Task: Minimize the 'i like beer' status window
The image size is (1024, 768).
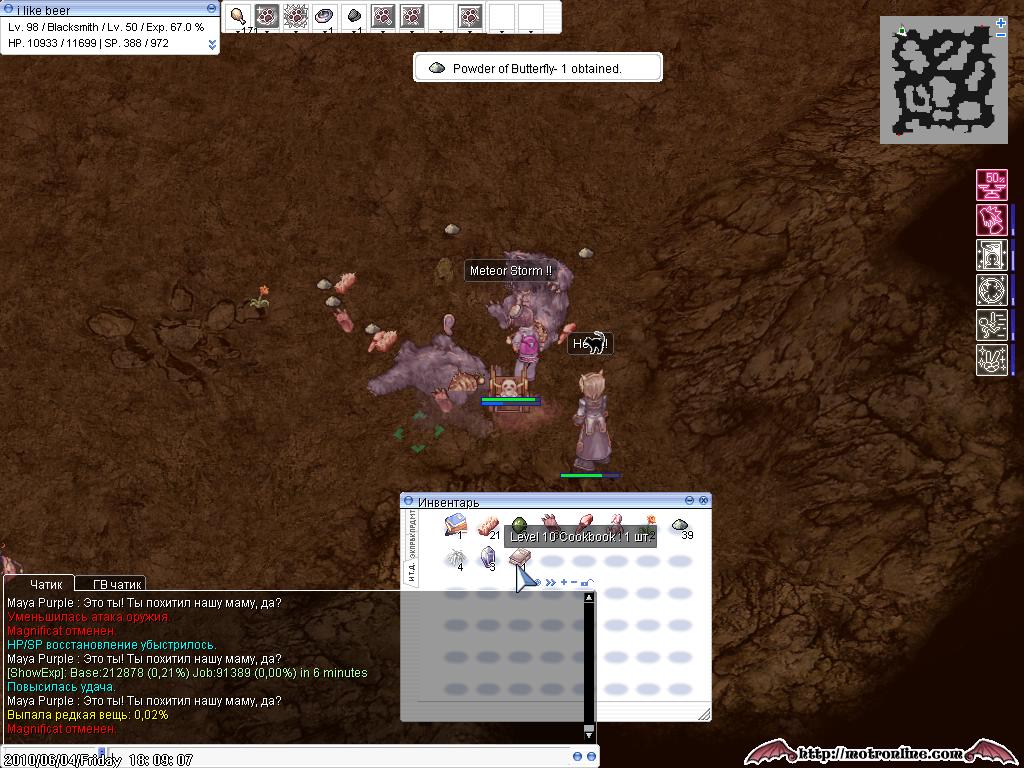Action: click(211, 9)
